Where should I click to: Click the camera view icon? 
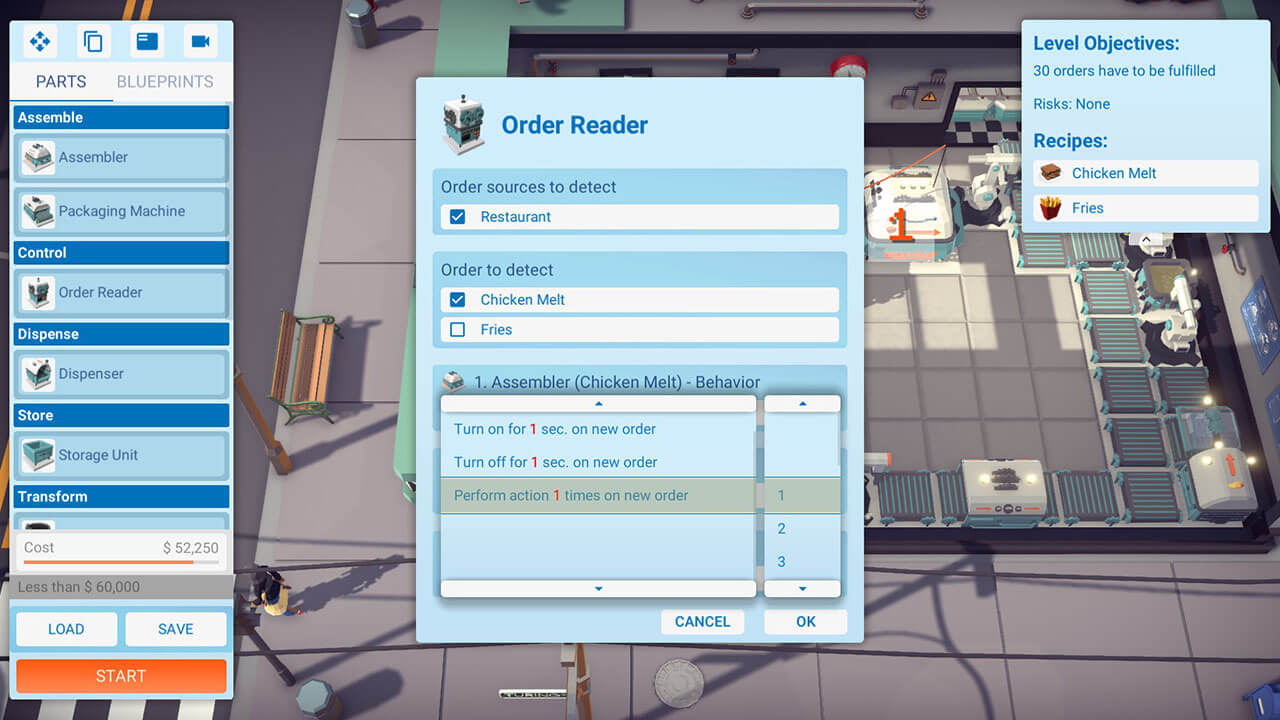pos(200,41)
